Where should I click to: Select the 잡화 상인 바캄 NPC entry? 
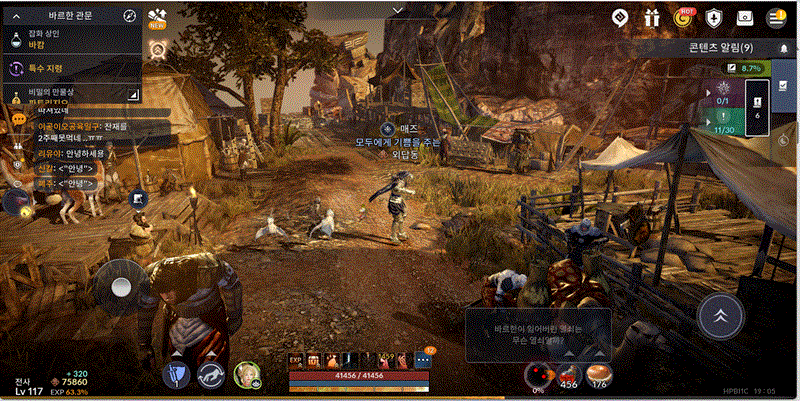coord(70,39)
